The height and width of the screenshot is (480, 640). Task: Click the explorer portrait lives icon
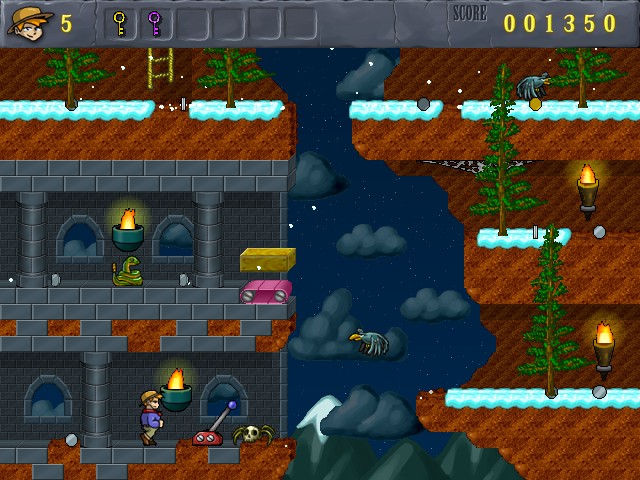[30, 21]
